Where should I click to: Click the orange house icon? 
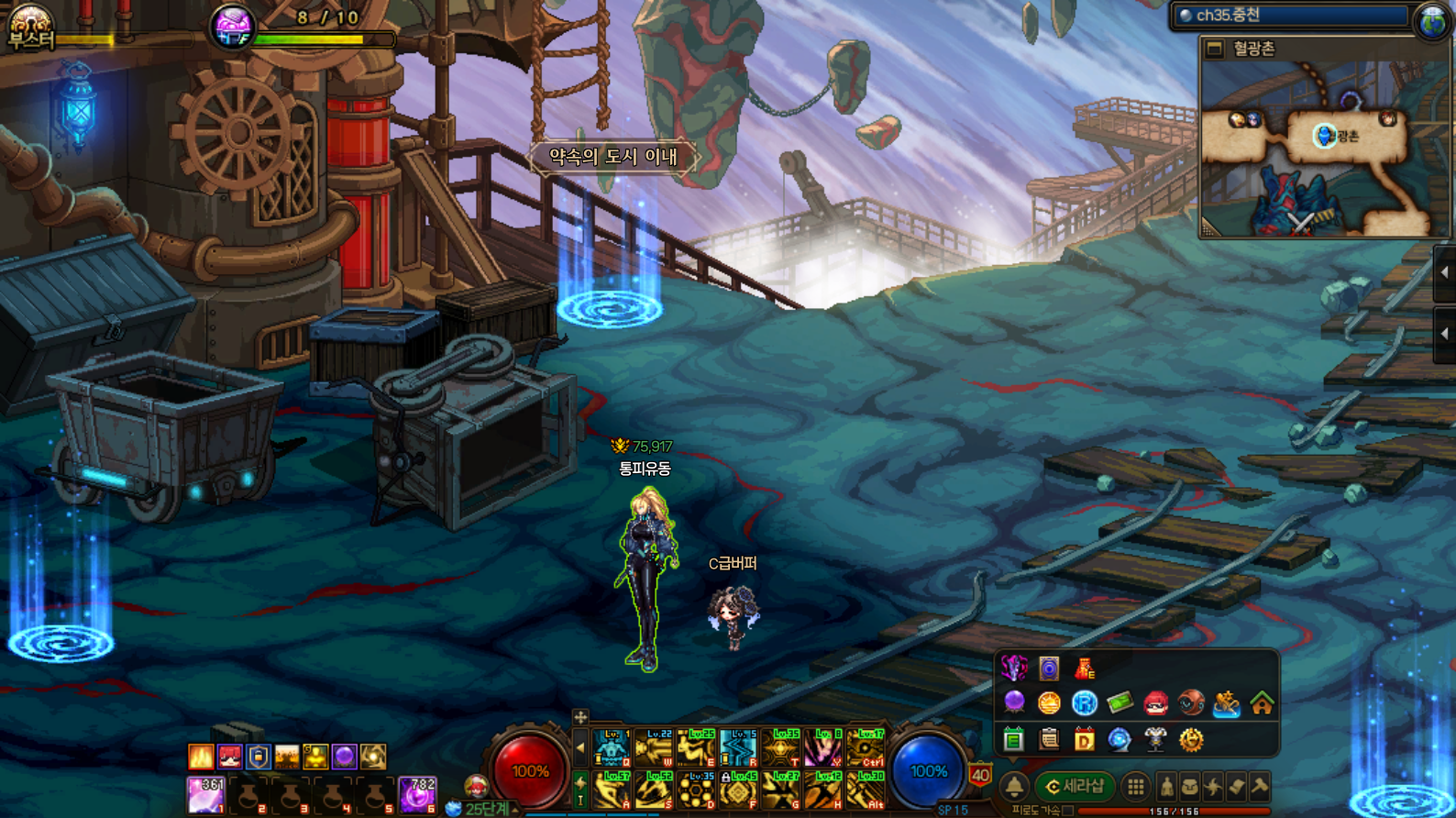tap(1262, 703)
